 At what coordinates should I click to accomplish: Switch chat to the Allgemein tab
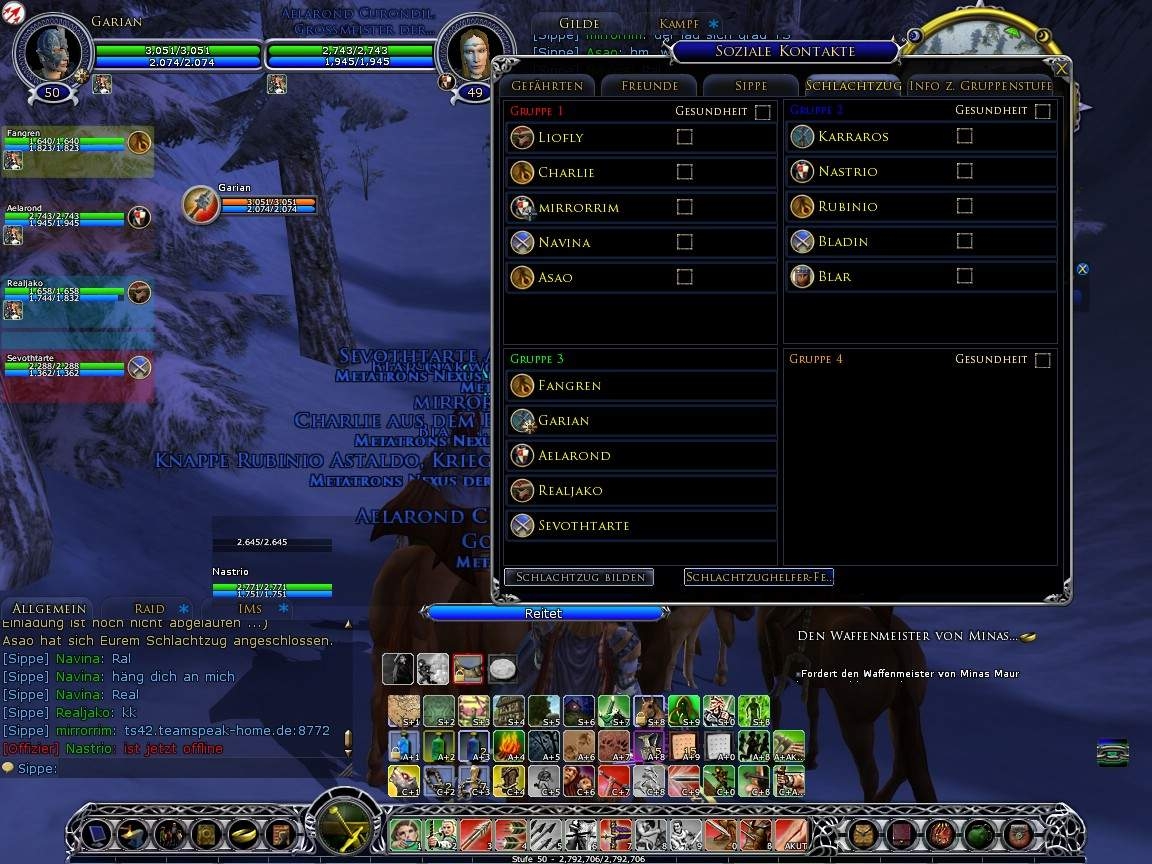tap(49, 608)
